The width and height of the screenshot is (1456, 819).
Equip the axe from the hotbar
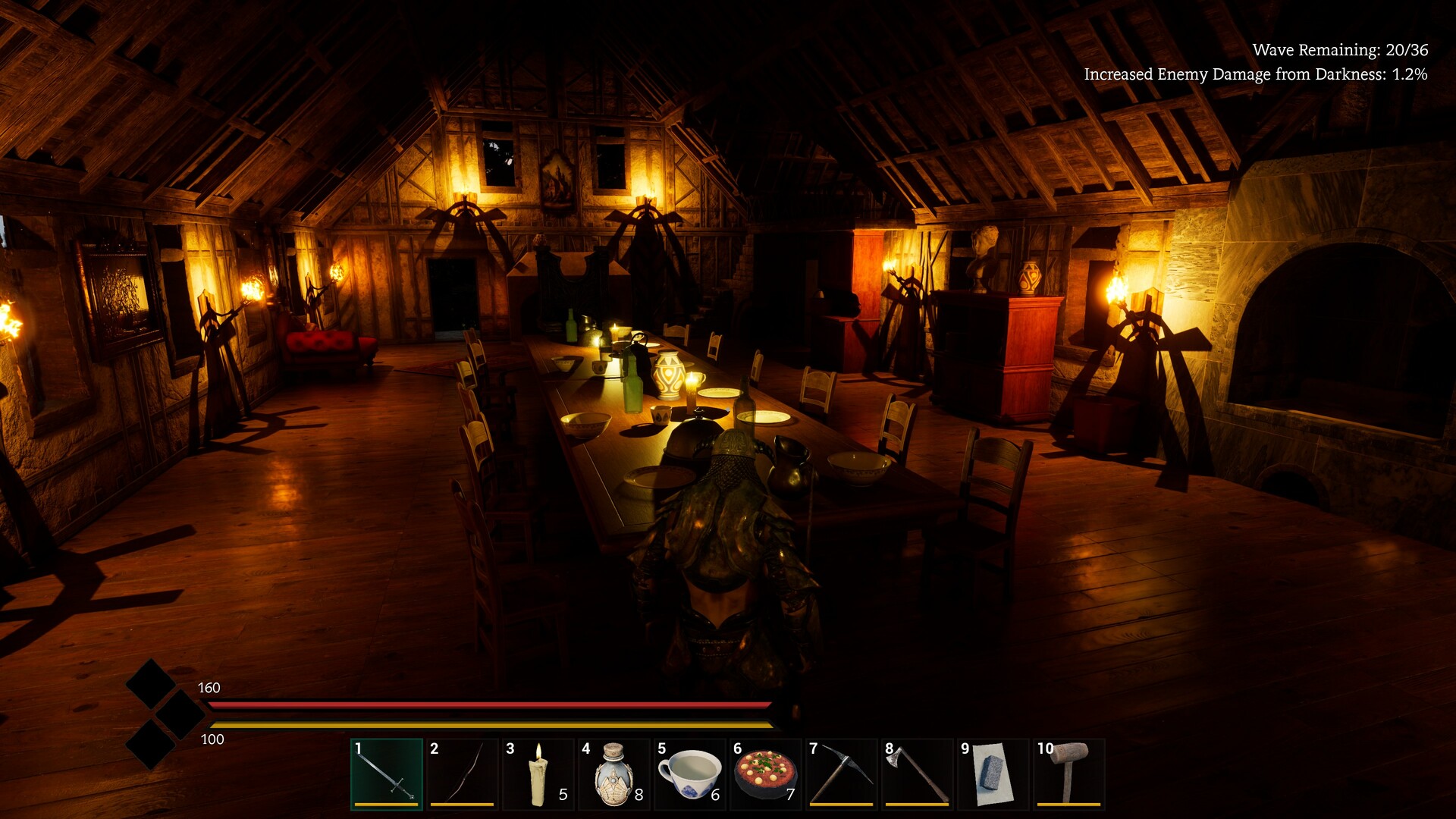918,773
